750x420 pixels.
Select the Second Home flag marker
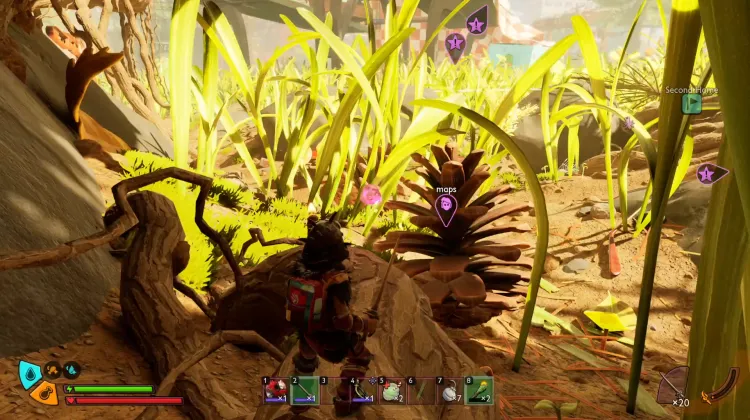click(691, 103)
